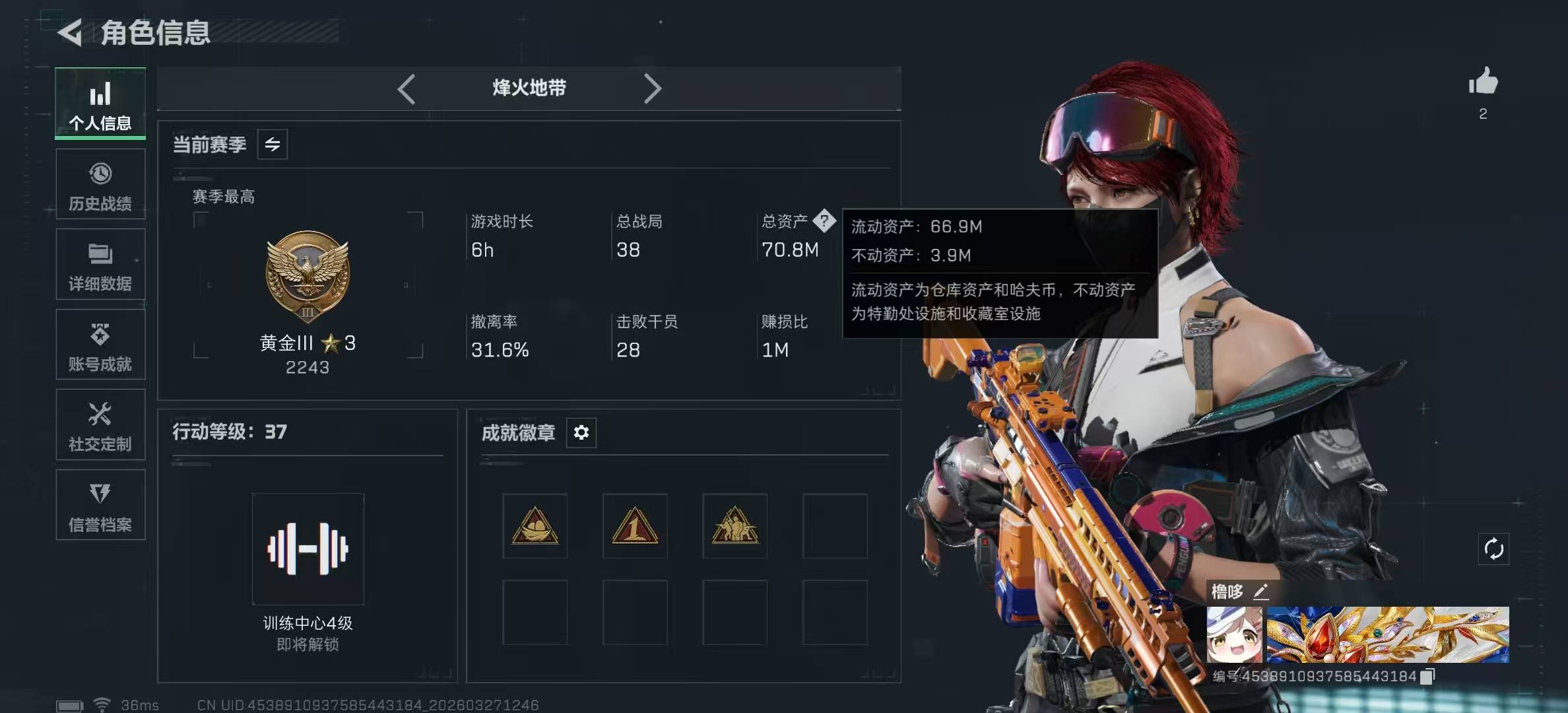The height and width of the screenshot is (713, 1568).
Task: Switch to the 详细数据 tab
Action: (100, 265)
